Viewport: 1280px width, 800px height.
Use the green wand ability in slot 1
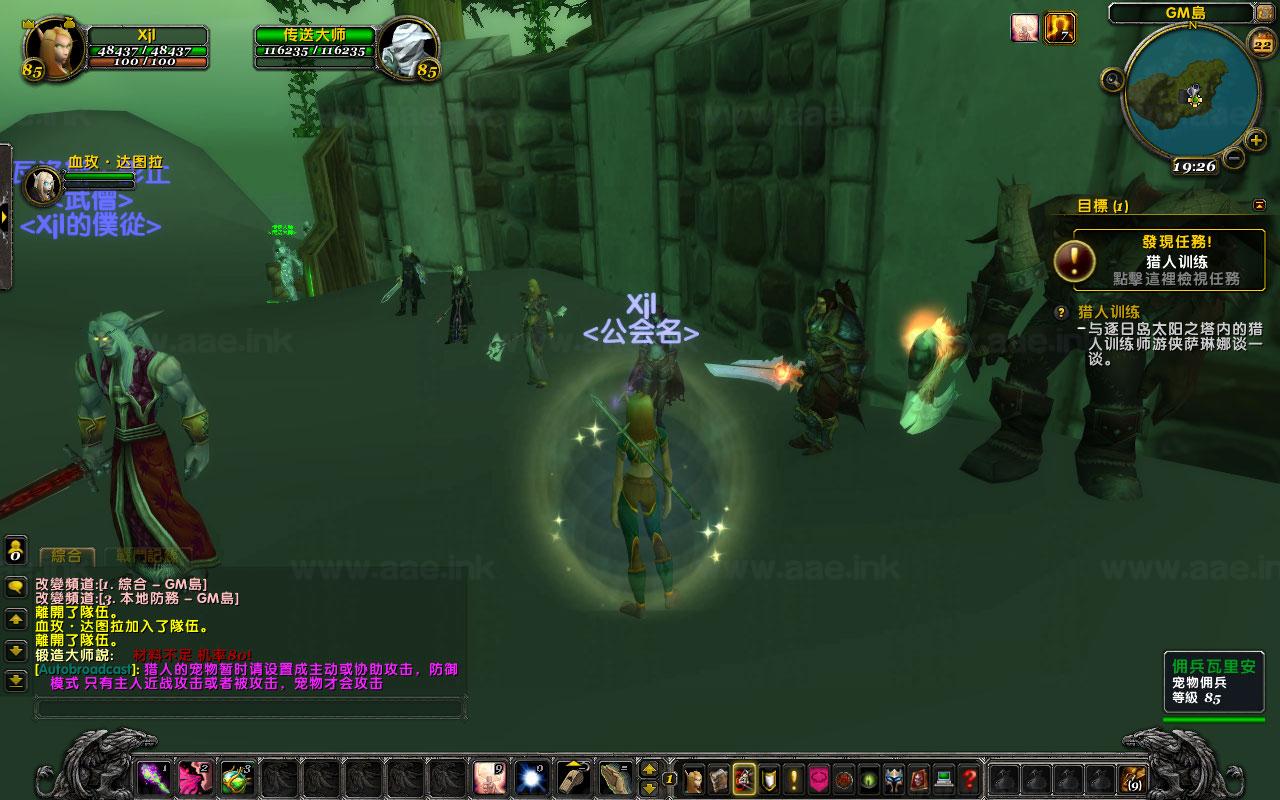click(153, 777)
